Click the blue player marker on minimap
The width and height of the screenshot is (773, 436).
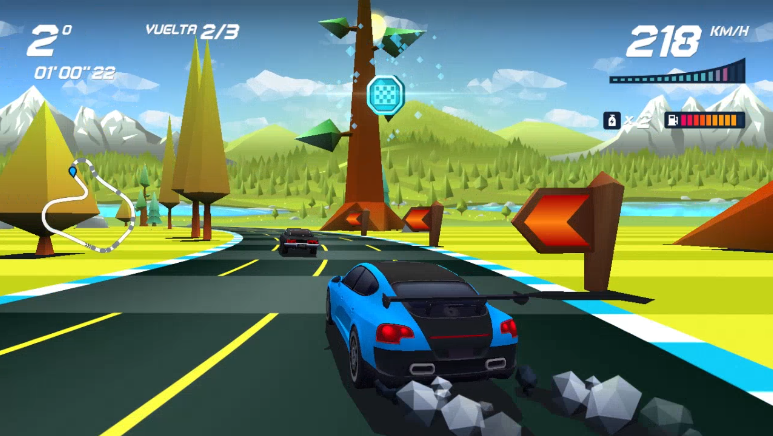72,172
